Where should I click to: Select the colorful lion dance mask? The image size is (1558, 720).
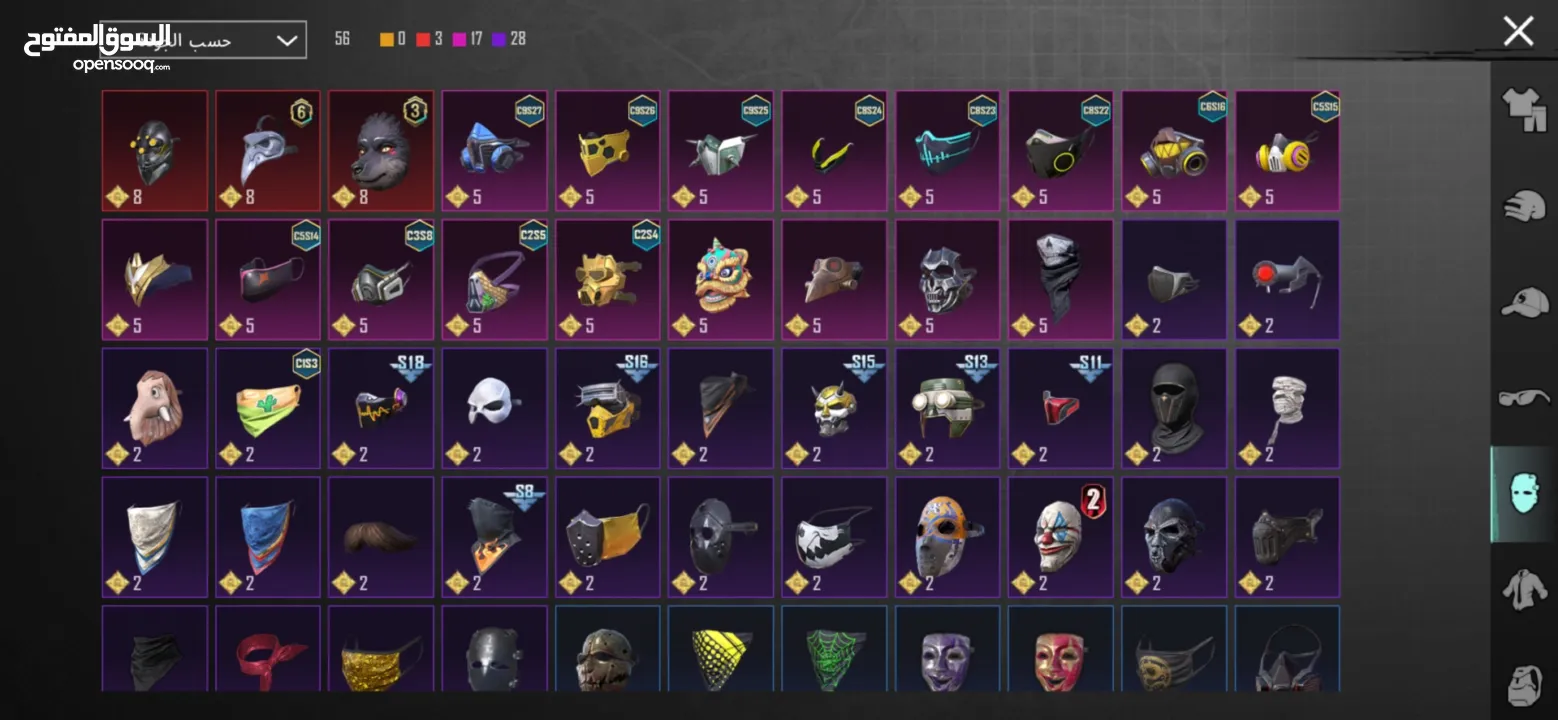tap(721, 279)
